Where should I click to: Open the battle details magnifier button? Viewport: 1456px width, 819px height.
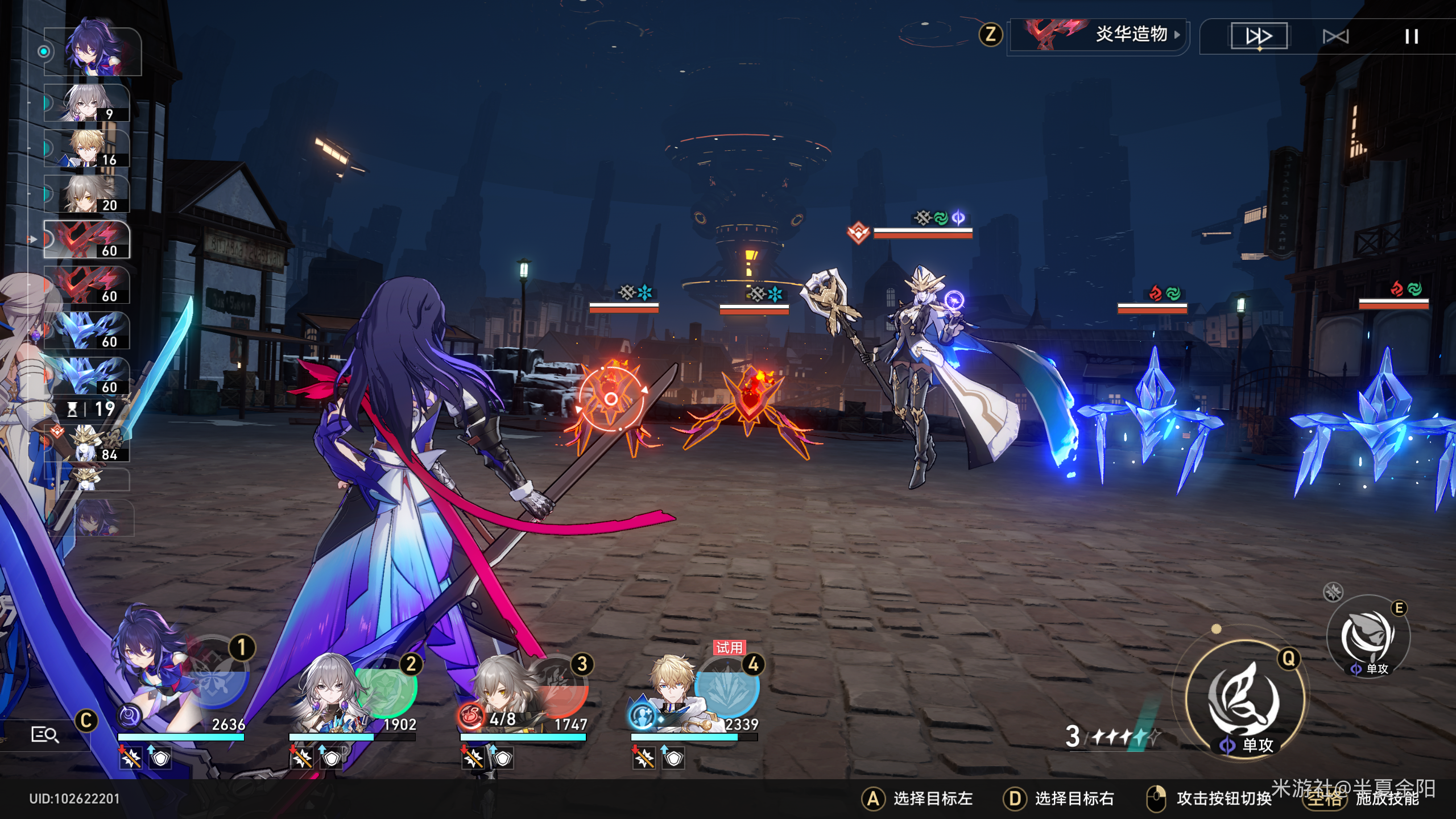click(x=44, y=734)
